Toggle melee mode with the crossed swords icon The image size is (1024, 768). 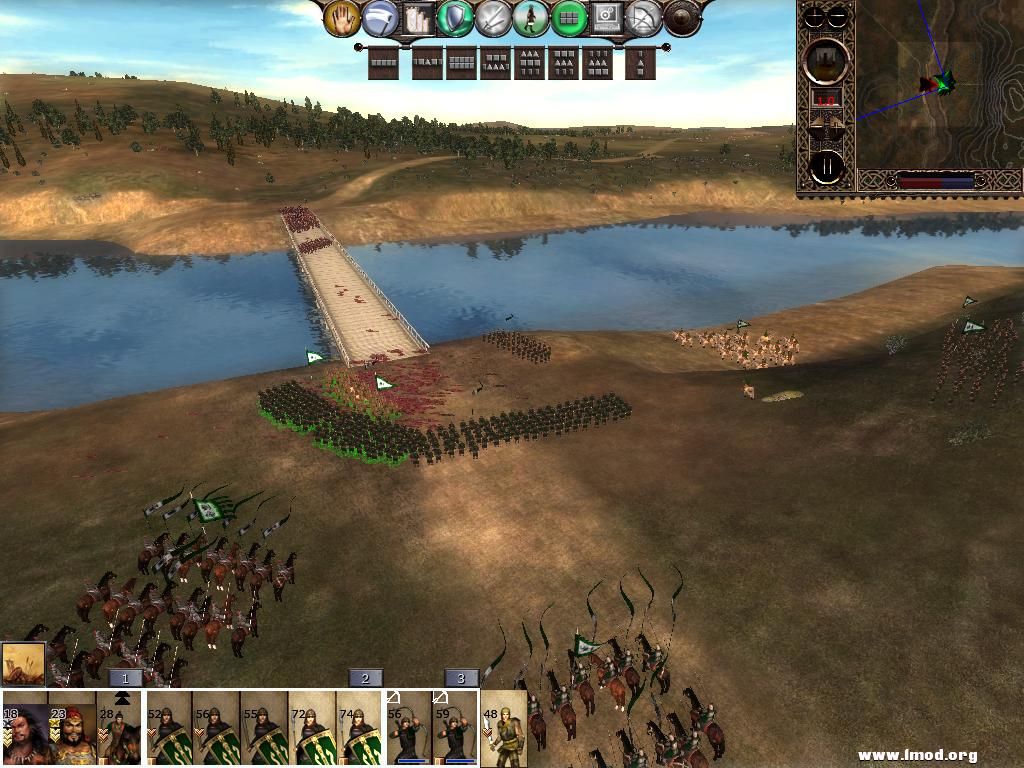click(x=494, y=17)
